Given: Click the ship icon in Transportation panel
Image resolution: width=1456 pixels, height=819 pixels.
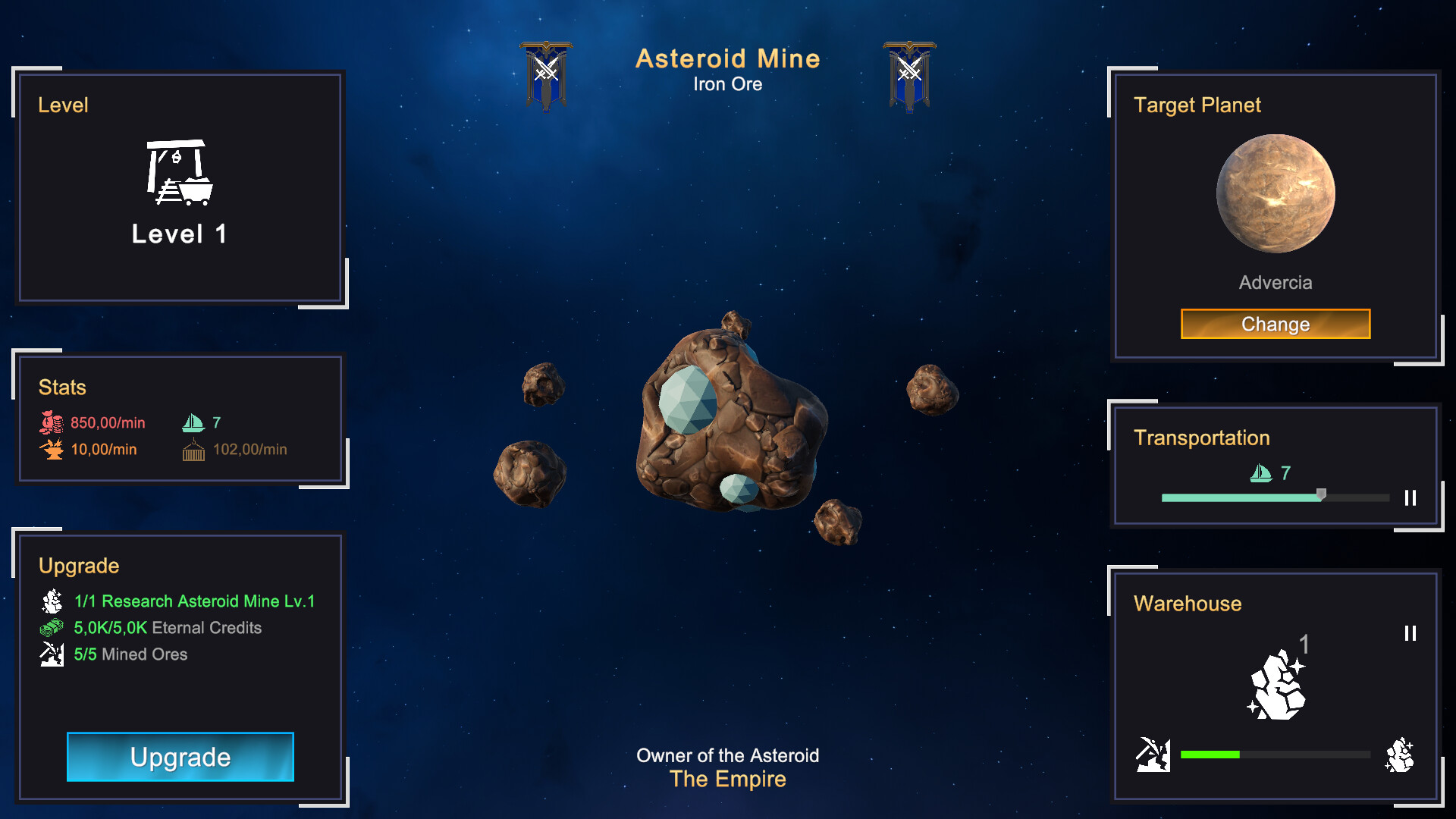Looking at the screenshot, I should (x=1260, y=473).
